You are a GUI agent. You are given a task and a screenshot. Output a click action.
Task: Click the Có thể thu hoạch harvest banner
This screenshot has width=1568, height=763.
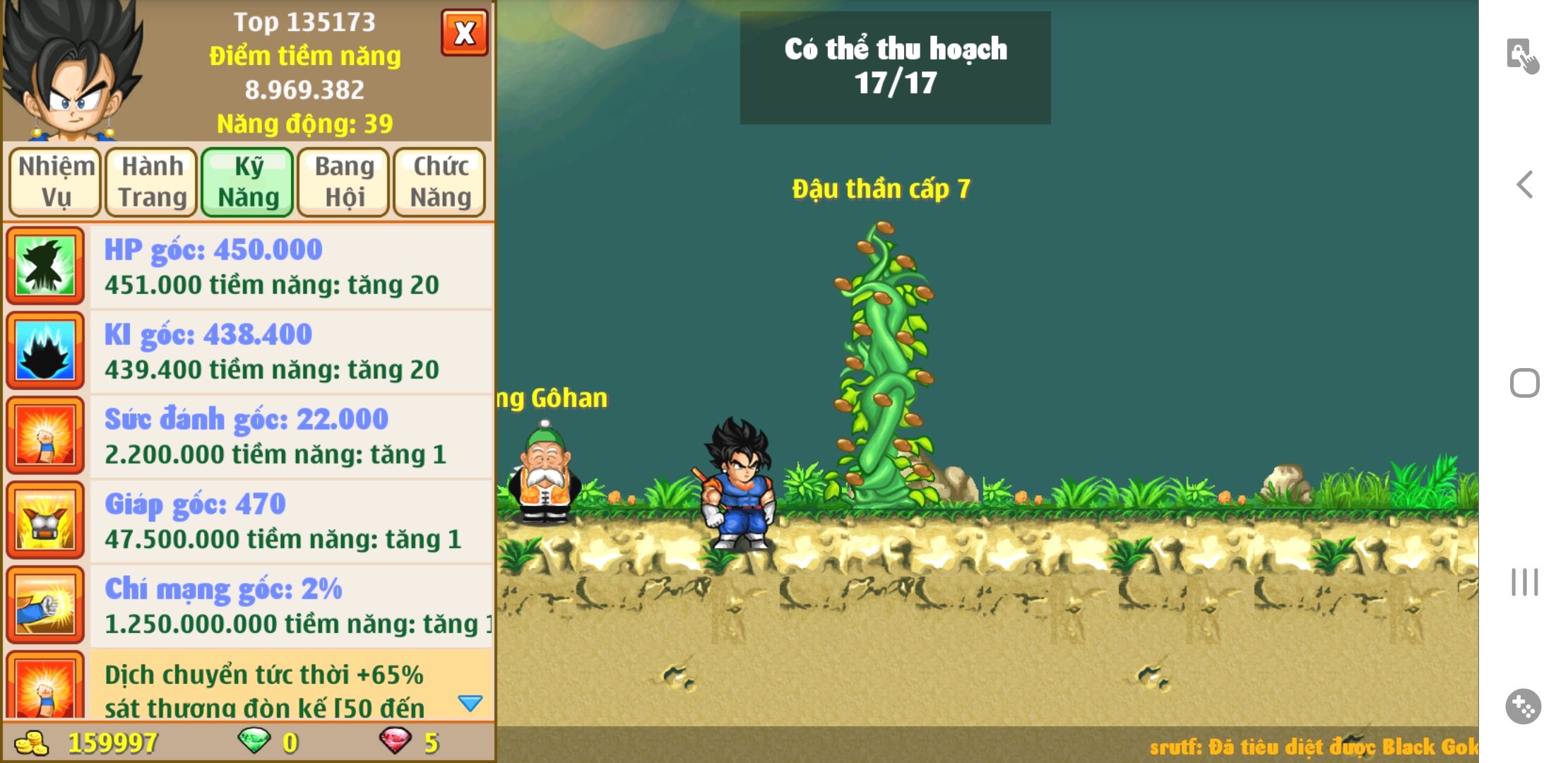click(895, 67)
